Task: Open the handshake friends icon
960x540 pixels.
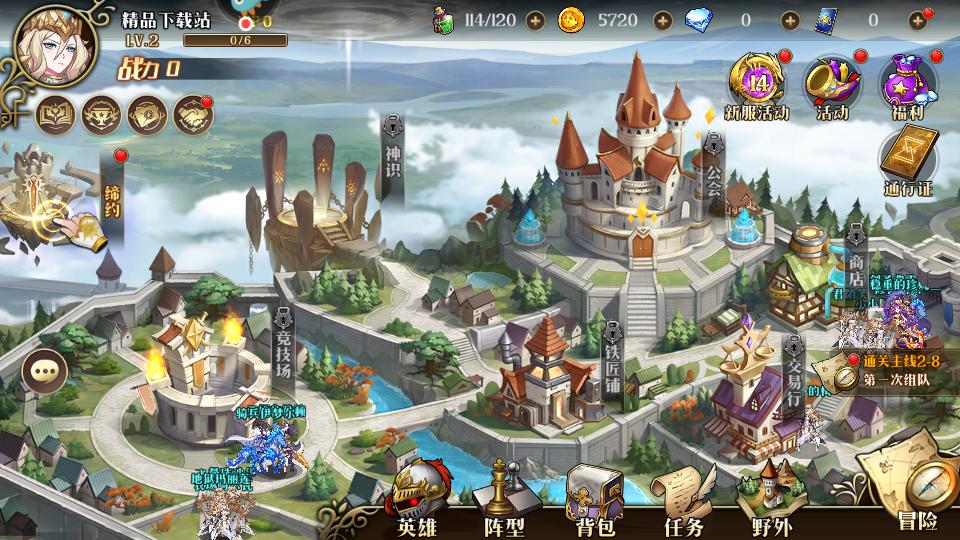Action: (x=194, y=116)
